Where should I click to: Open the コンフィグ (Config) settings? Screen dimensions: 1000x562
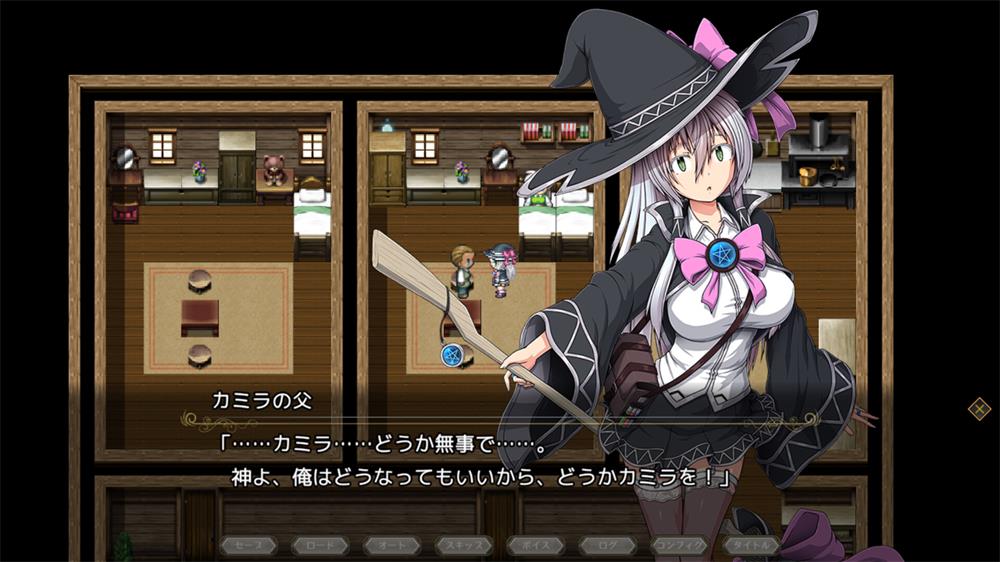(x=680, y=545)
